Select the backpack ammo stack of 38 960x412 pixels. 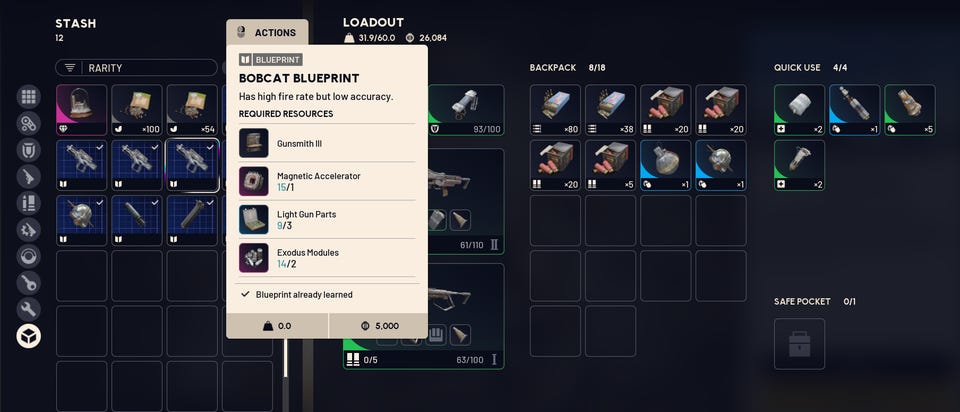pyautogui.click(x=610, y=110)
